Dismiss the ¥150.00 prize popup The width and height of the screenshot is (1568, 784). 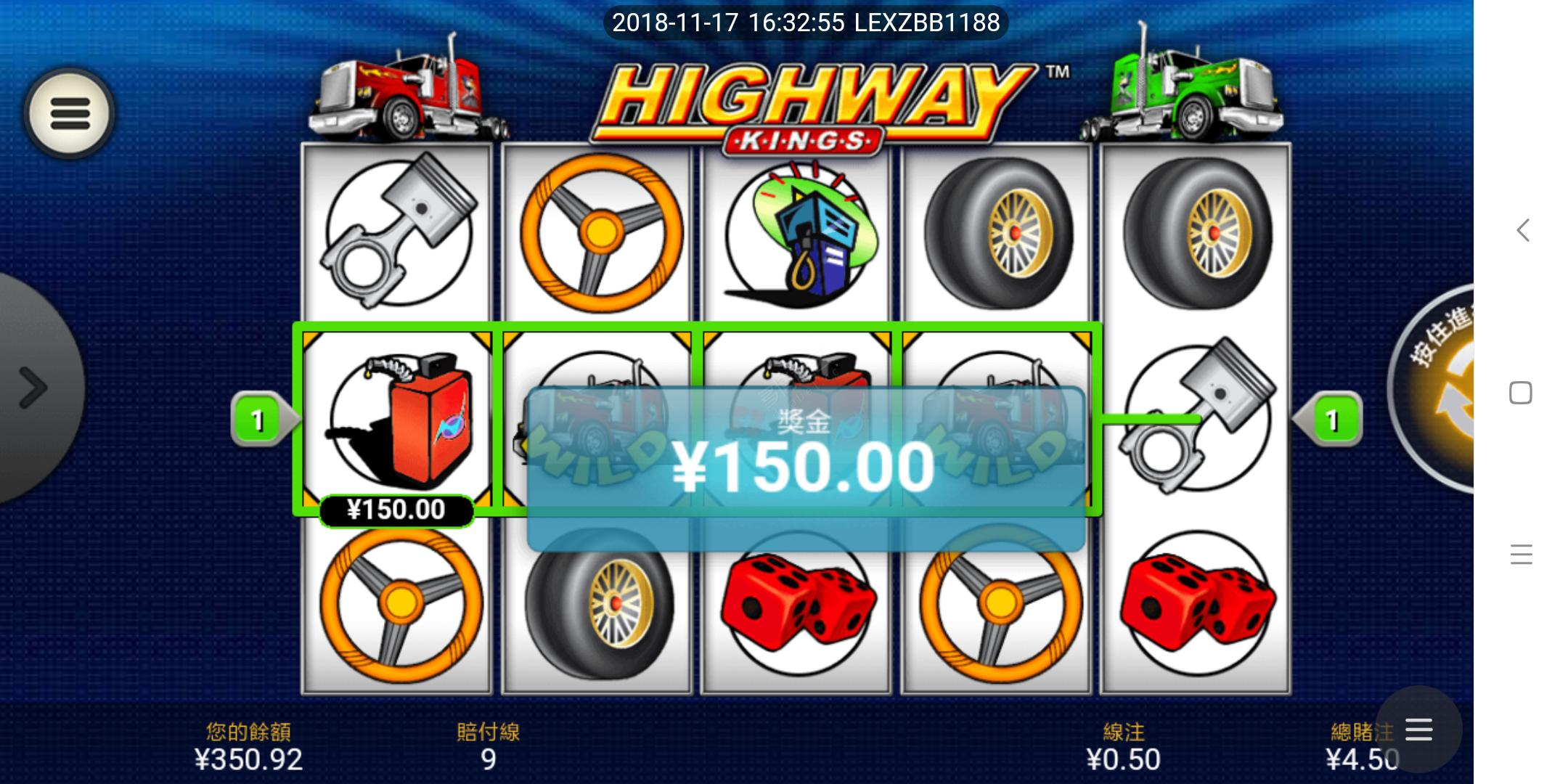[804, 468]
